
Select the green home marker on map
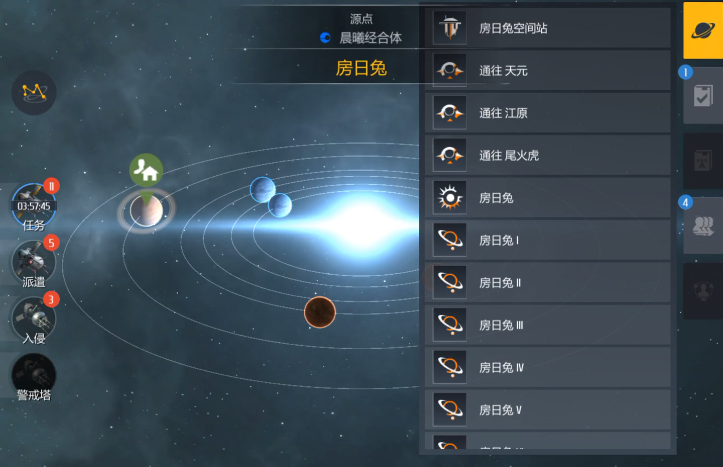[x=146, y=171]
